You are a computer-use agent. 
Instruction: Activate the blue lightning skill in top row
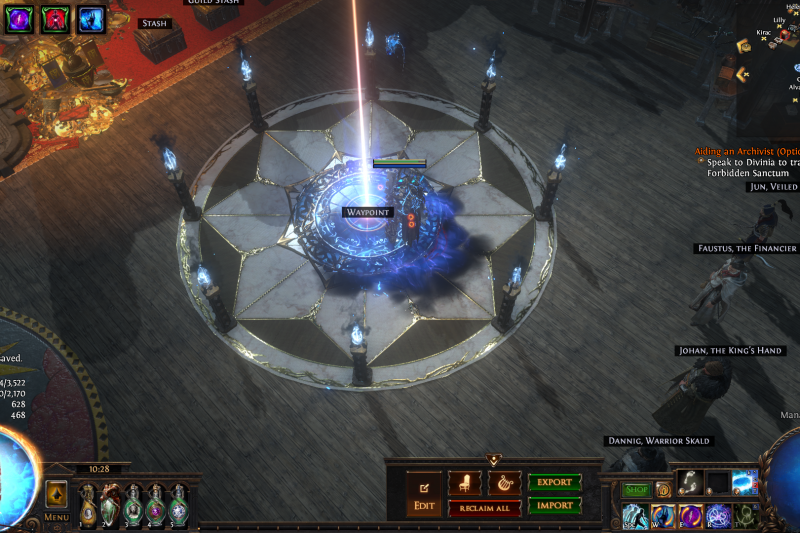[x=745, y=482]
